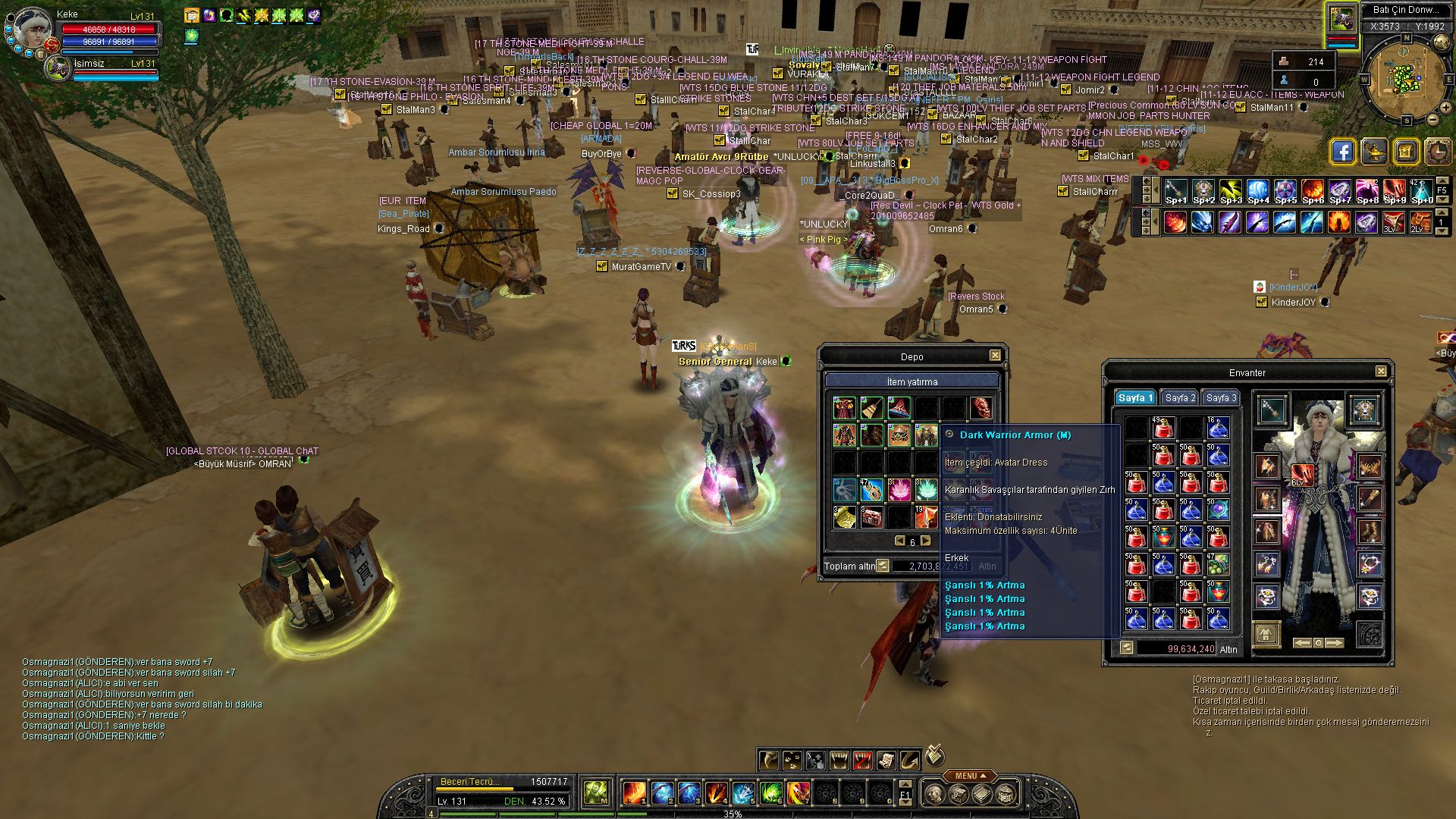Screen dimensions: 1456x819
Task: Select the broom item in Depo storage
Action: 871,408
